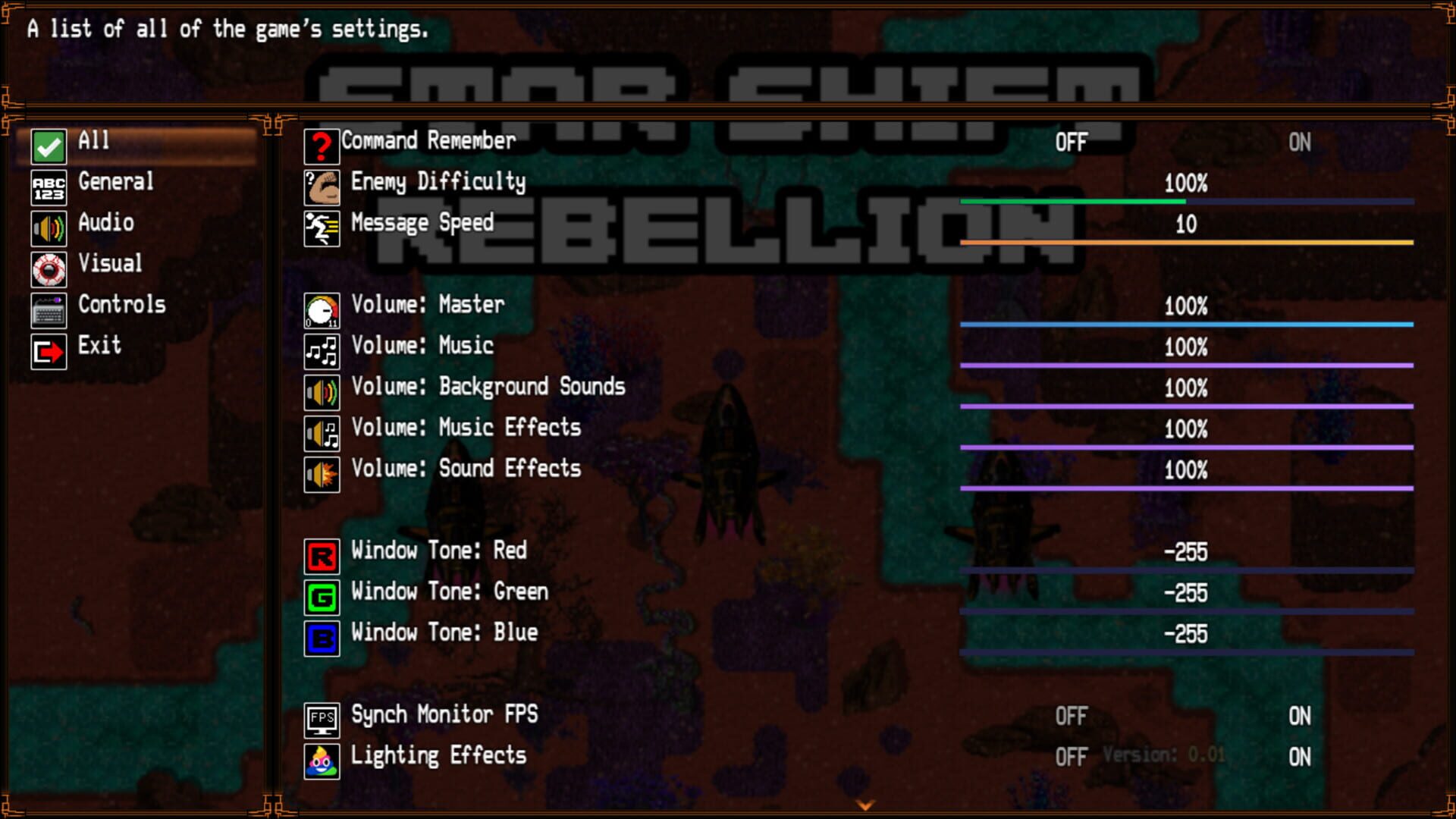Click the green G Window Tone icon
This screenshot has height=819, width=1456.
pyautogui.click(x=322, y=598)
